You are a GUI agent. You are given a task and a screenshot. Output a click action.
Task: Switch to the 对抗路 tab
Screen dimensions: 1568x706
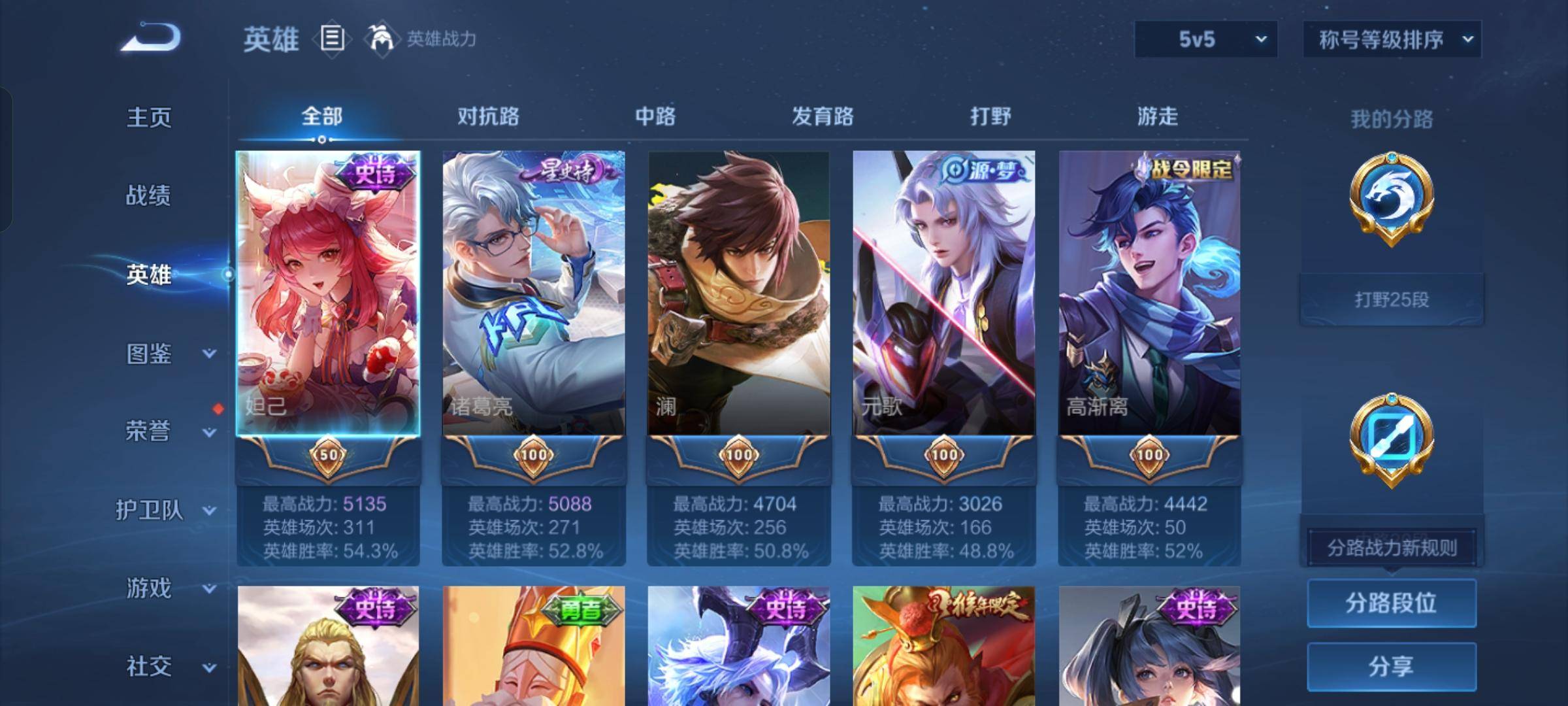tap(488, 116)
